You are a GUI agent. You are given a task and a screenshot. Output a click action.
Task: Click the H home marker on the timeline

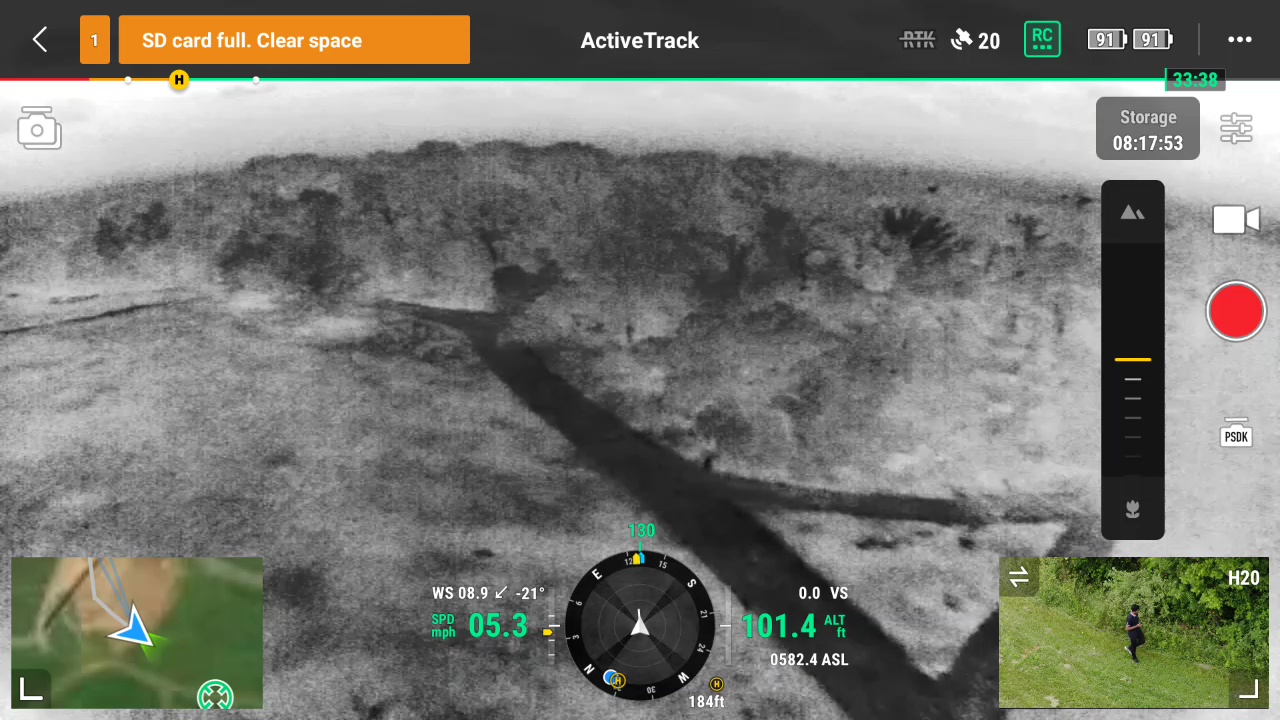(x=178, y=80)
